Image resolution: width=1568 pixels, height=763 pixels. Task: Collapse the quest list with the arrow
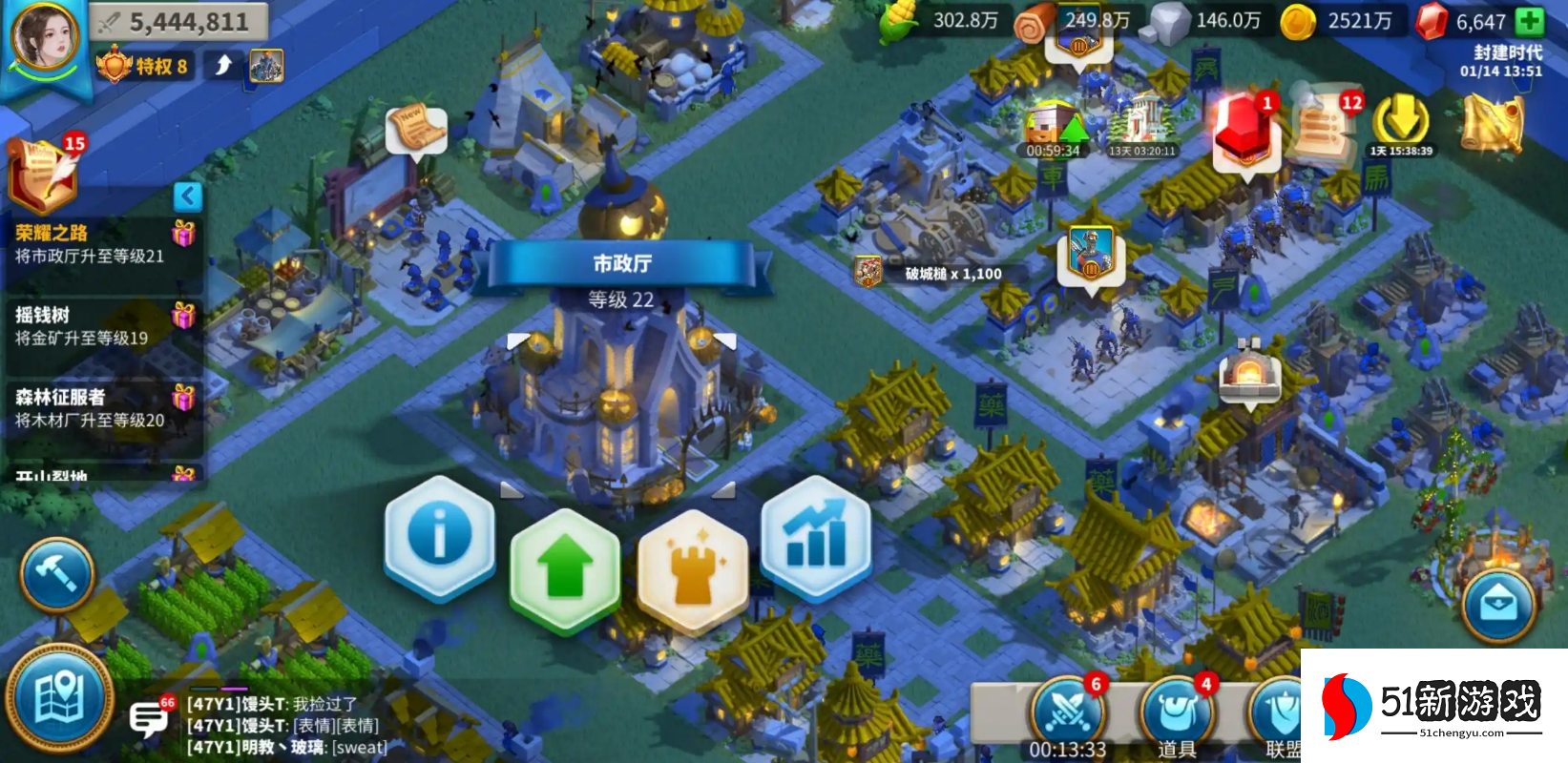[188, 196]
